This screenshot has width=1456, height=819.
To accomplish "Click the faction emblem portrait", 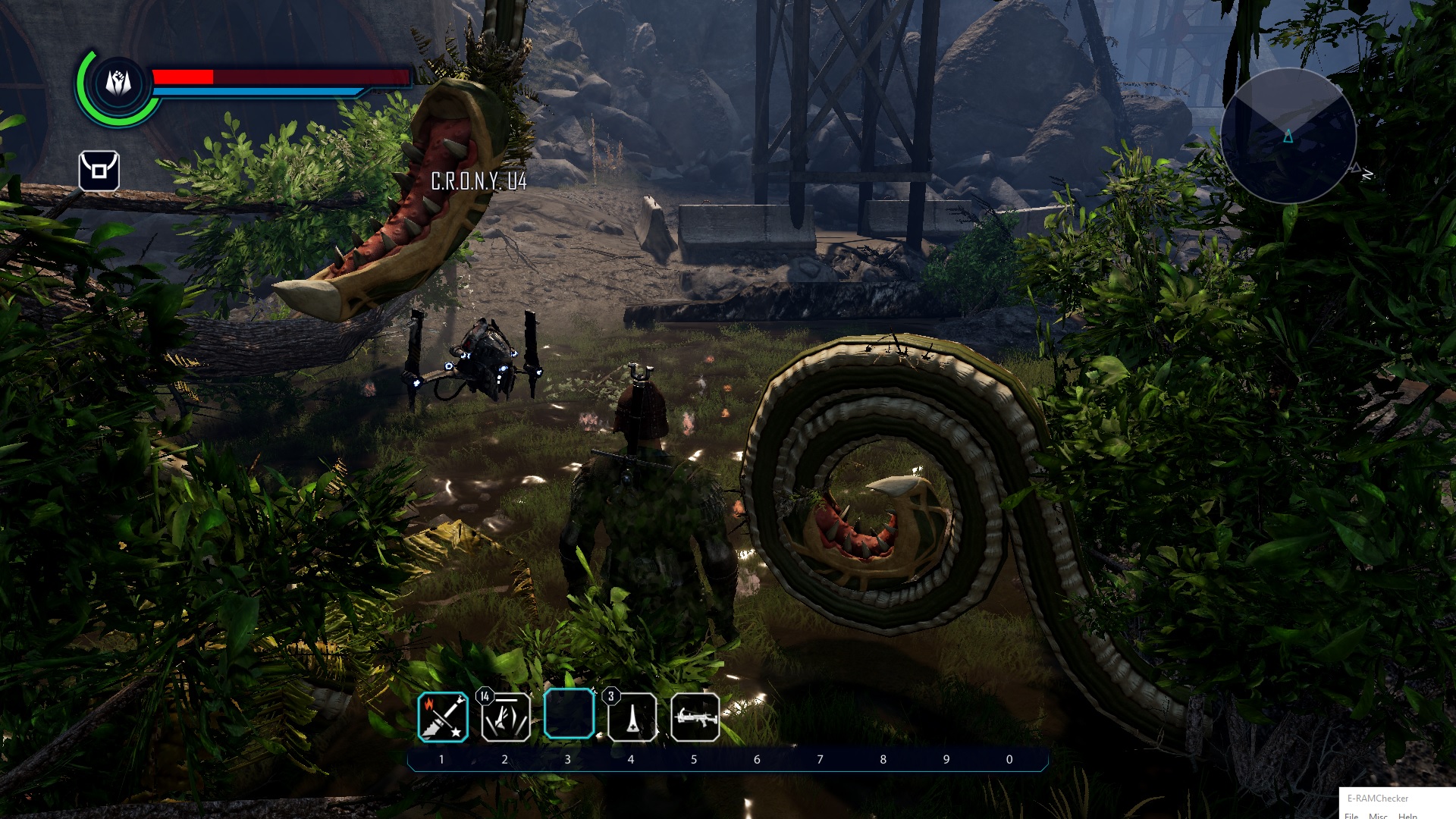I will [118, 83].
